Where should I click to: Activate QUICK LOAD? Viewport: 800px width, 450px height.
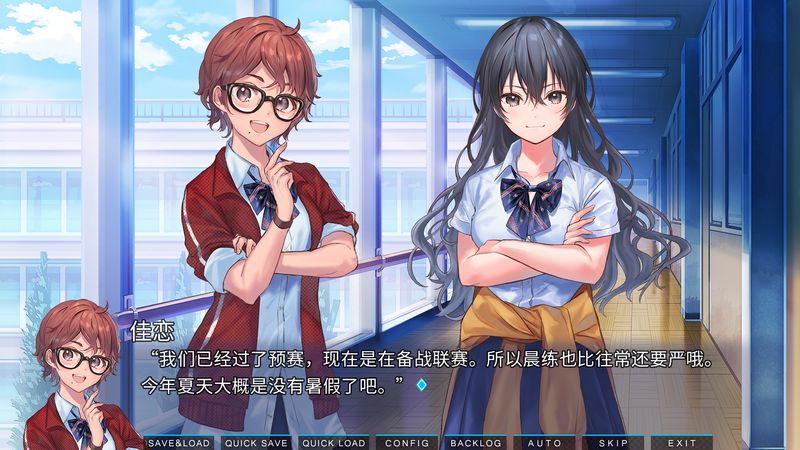(333, 442)
